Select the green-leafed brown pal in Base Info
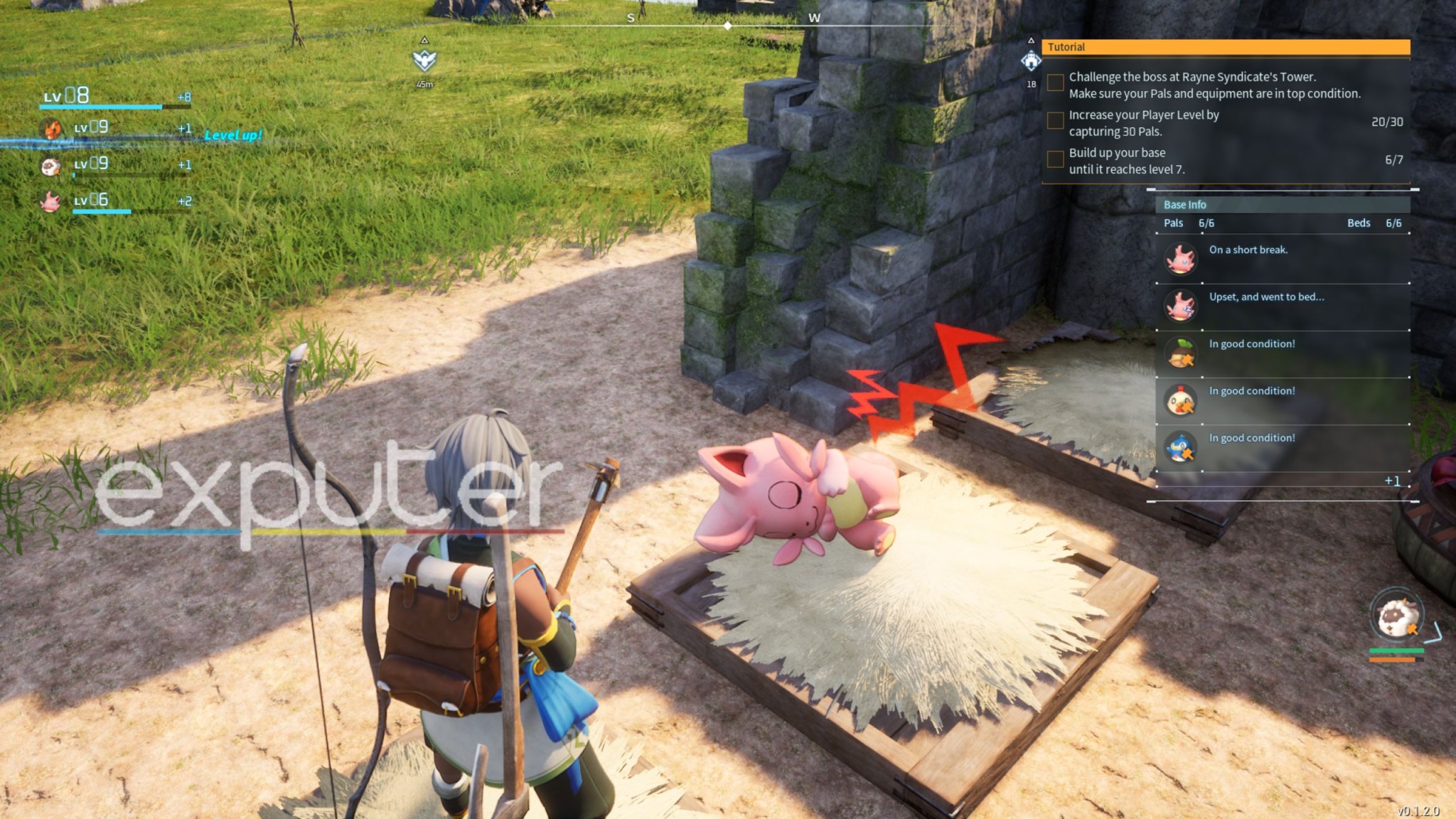Image resolution: width=1456 pixels, height=819 pixels. pyautogui.click(x=1180, y=353)
